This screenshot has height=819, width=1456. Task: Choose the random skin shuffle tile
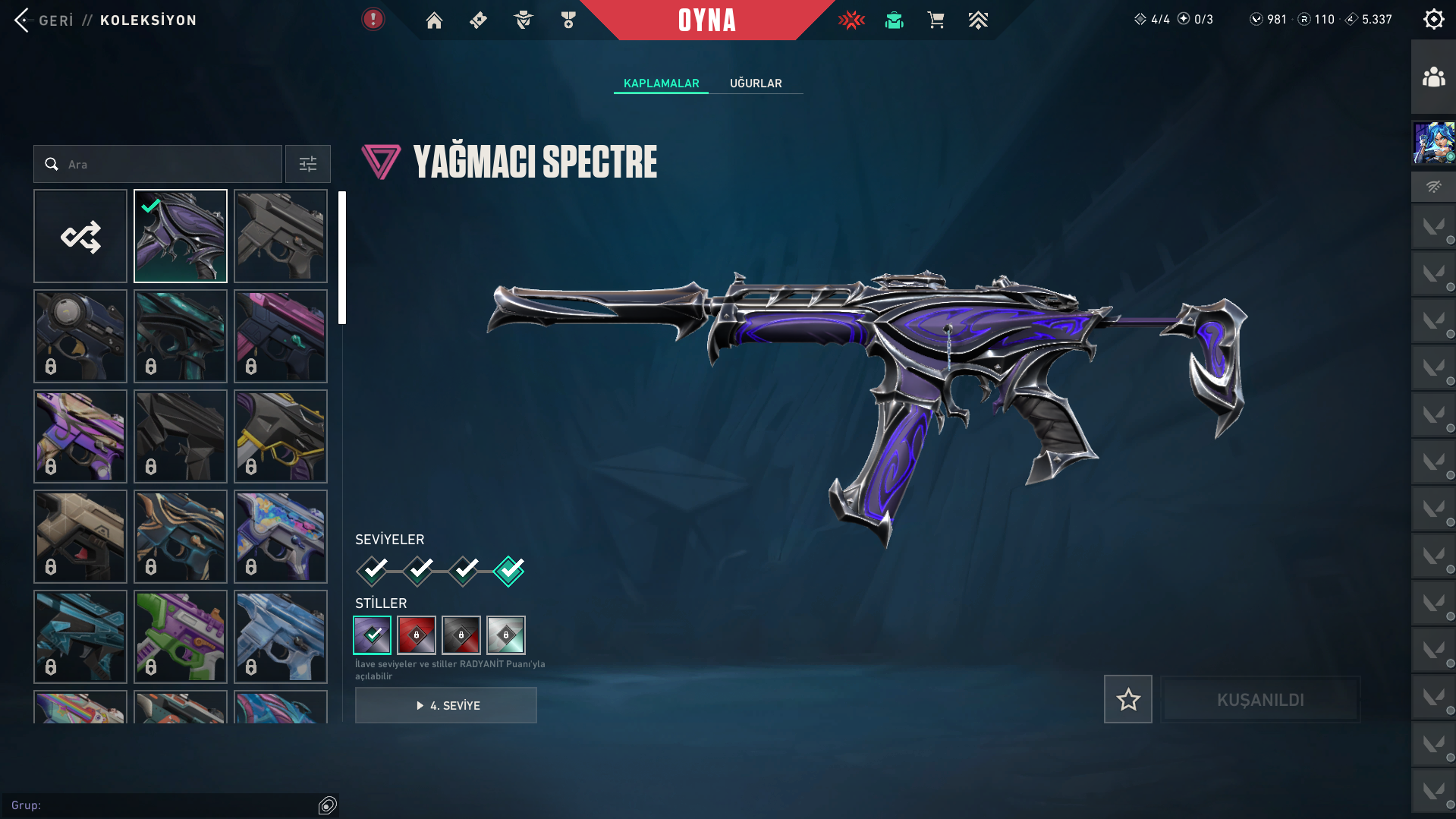point(80,236)
